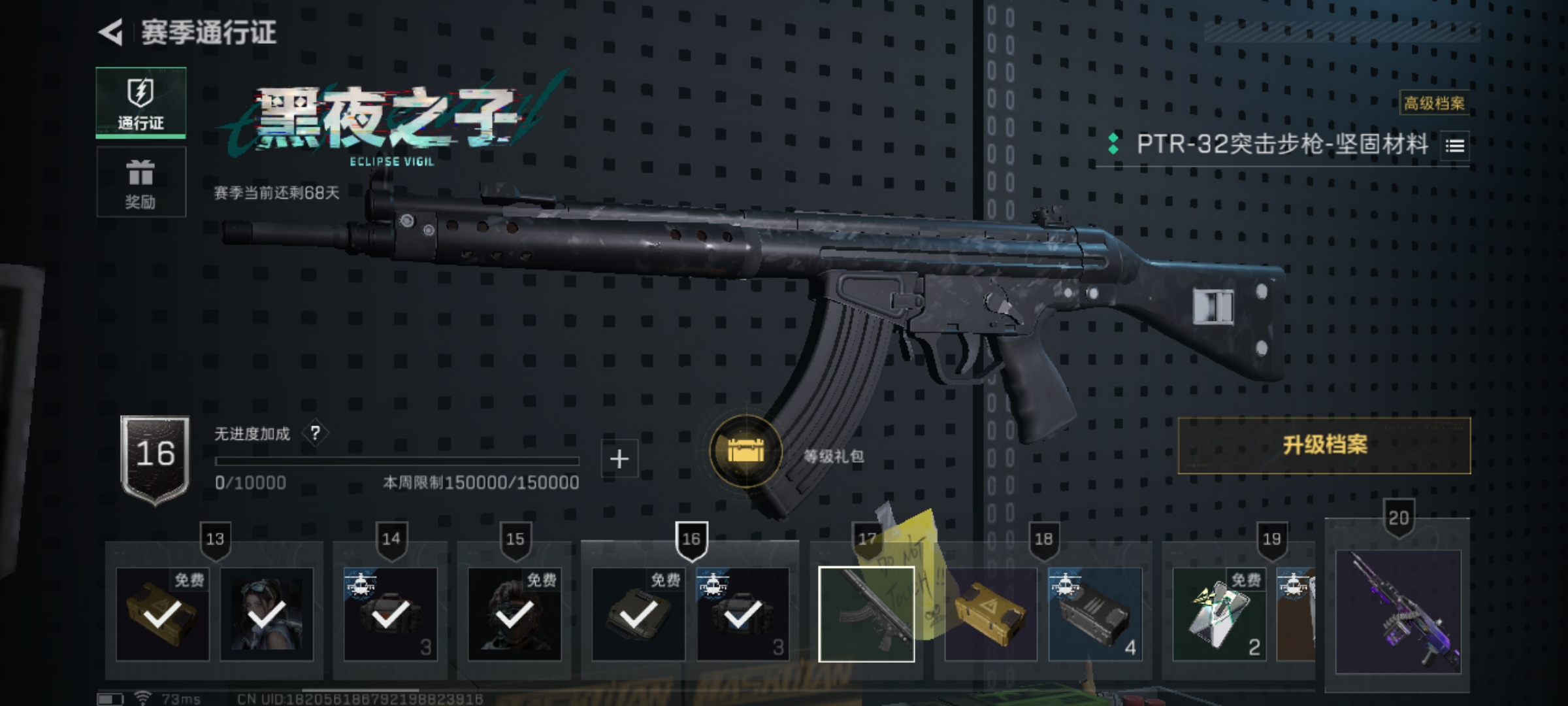1568x706 pixels.
Task: Click the 高级档案 premium label
Action: 1434,103
